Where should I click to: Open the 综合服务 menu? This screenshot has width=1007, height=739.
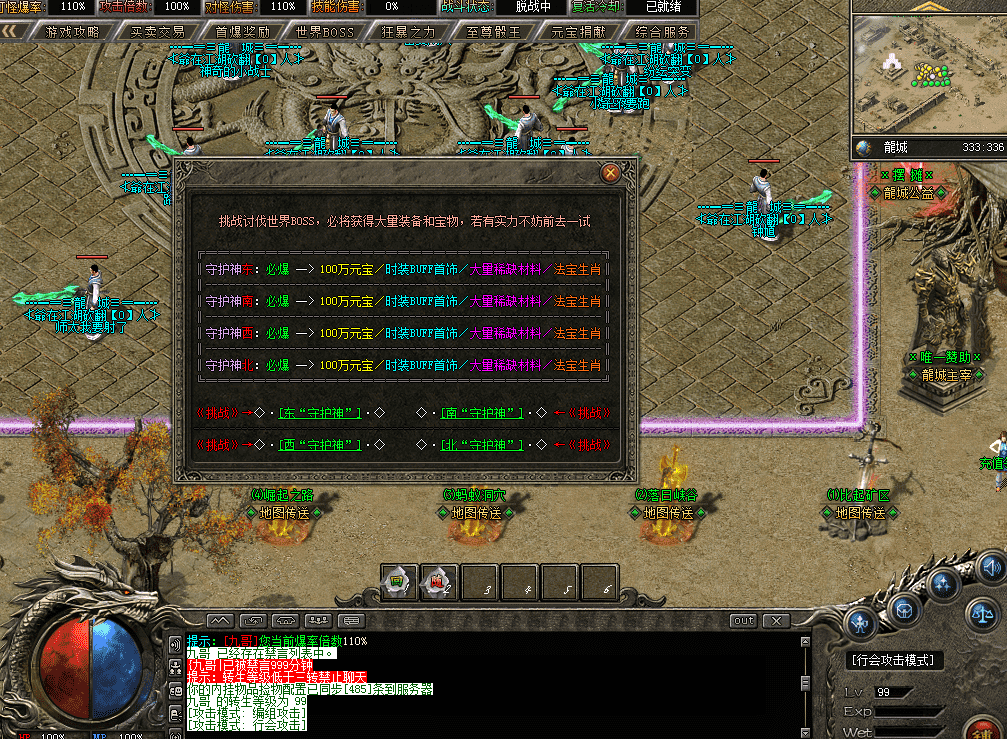pyautogui.click(x=662, y=31)
